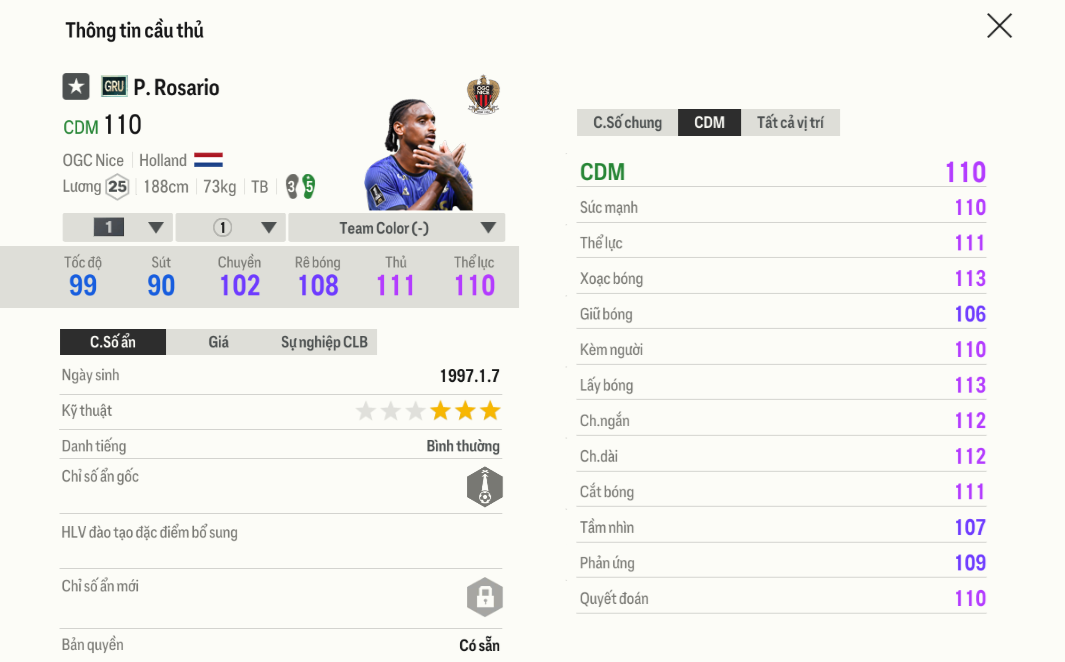1065x662 pixels.
Task: Click the hidden trait hexagon icon
Action: (x=484, y=487)
